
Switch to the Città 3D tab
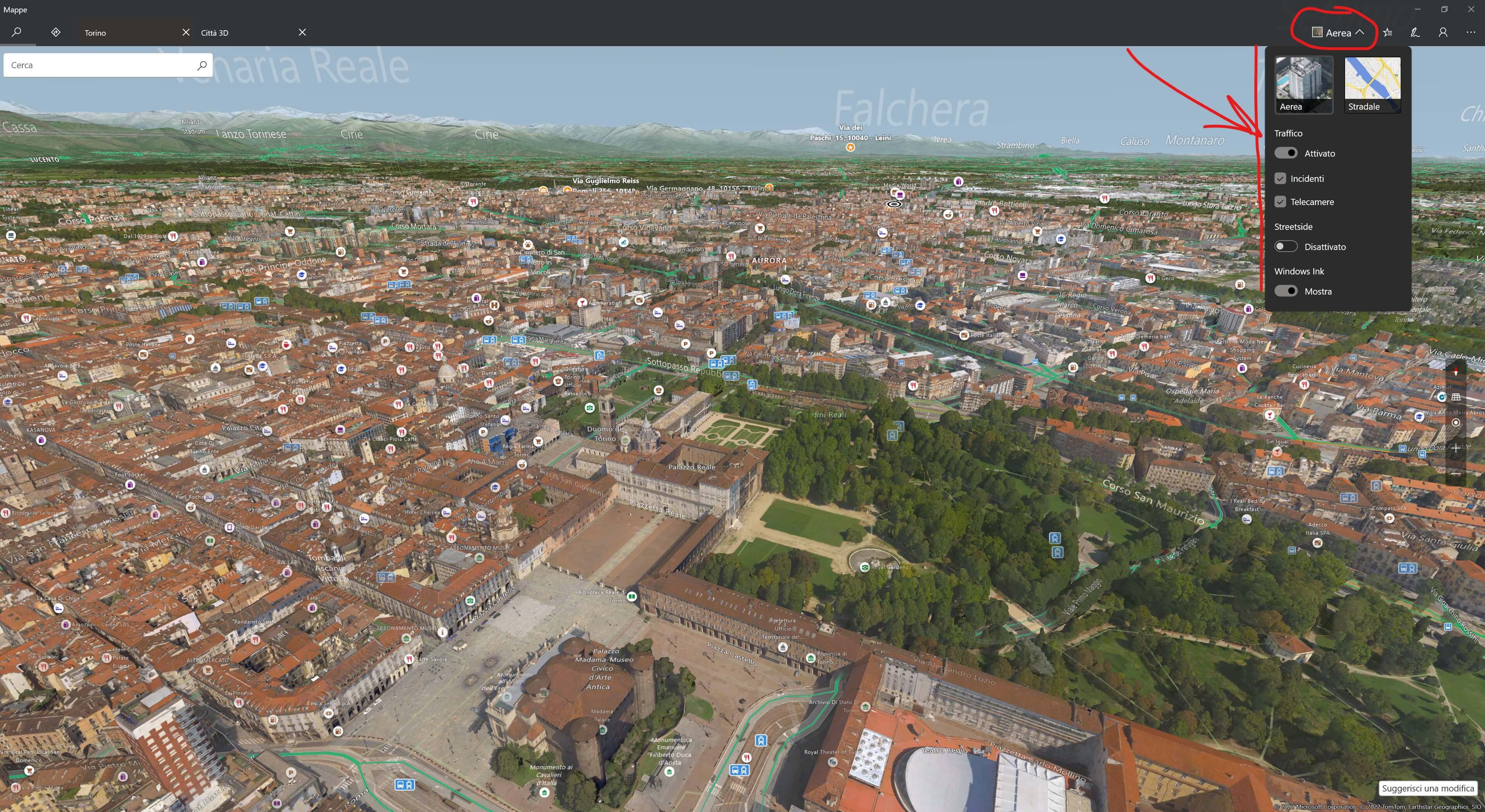[242, 33]
